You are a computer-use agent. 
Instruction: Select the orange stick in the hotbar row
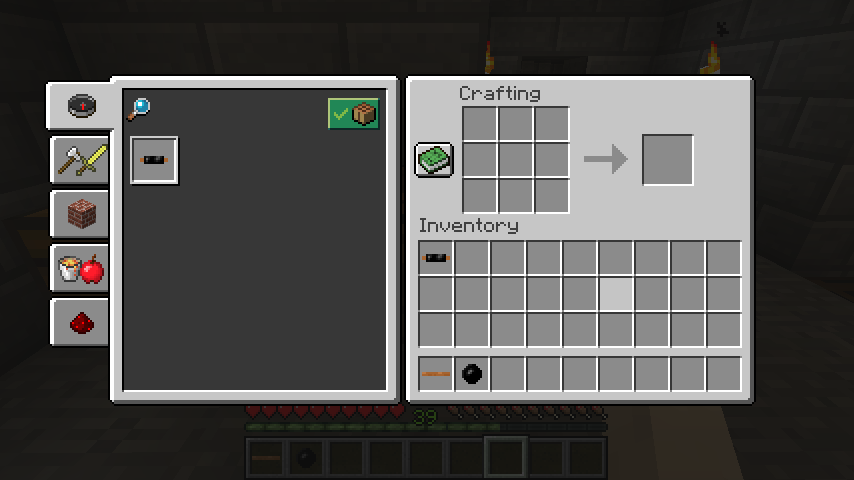pos(436,374)
